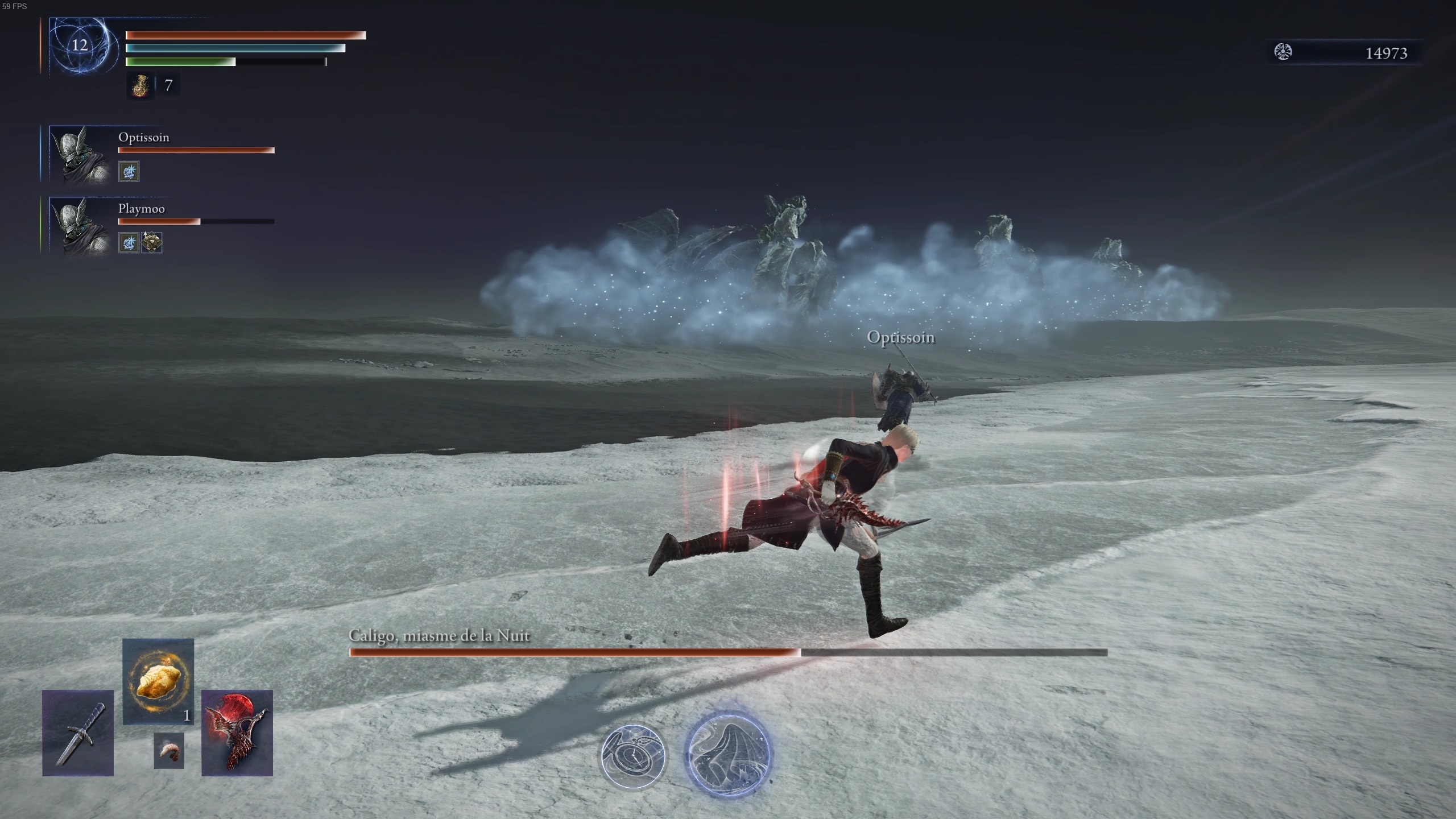Image resolution: width=1456 pixels, height=819 pixels.
Task: Click the armor buff icon under Playmoo
Action: pyautogui.click(x=151, y=242)
